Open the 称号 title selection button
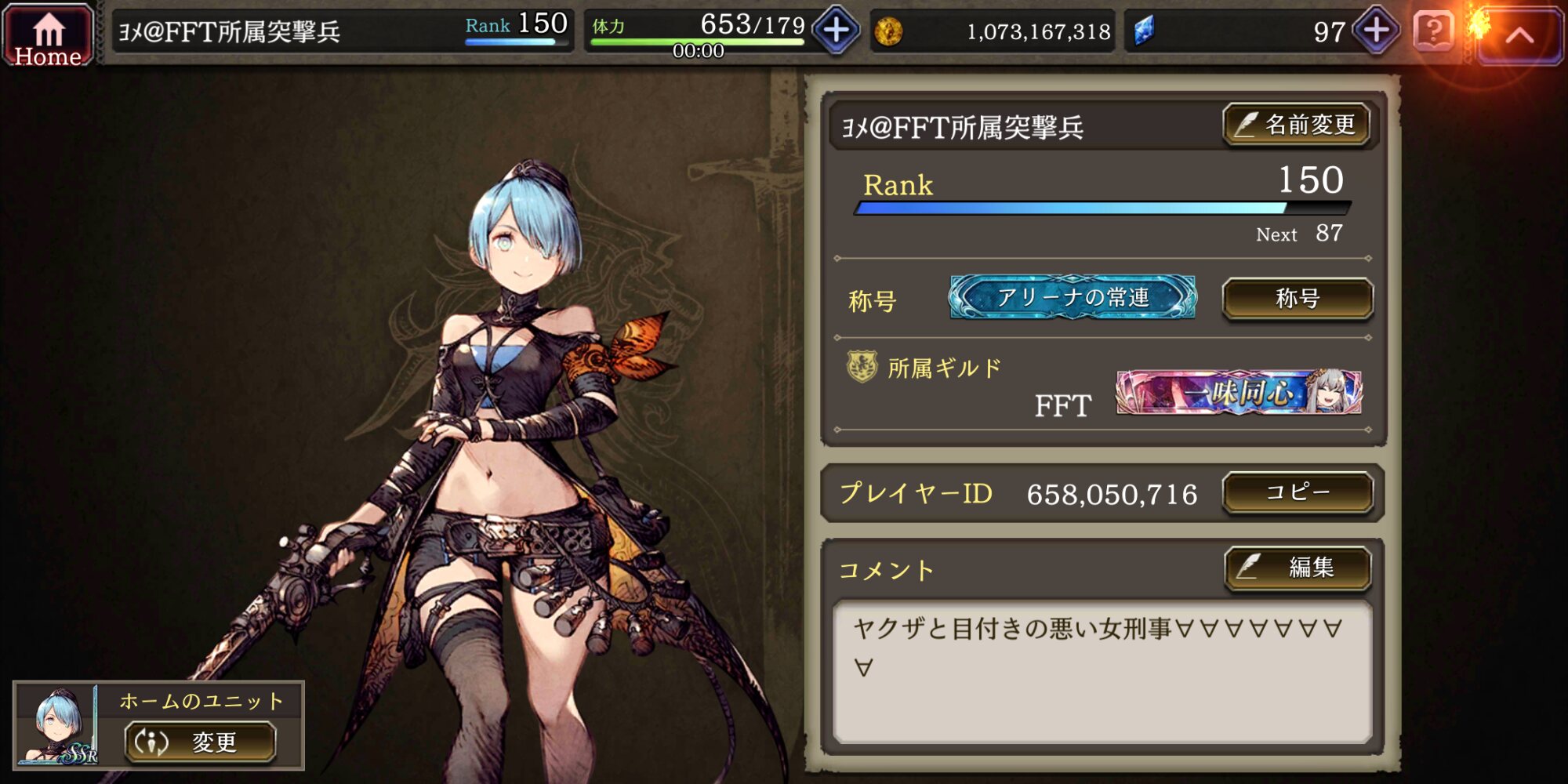 click(1298, 299)
